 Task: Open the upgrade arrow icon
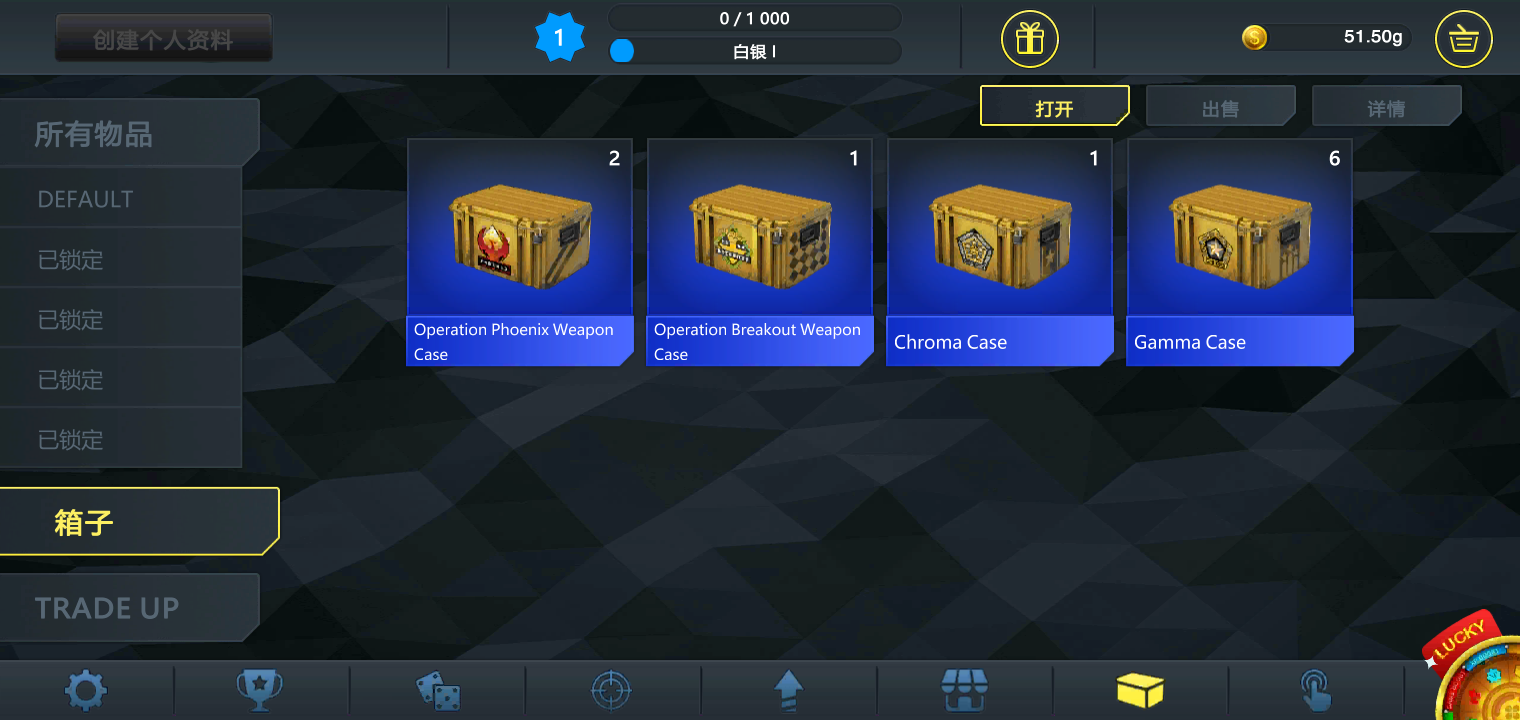[789, 690]
